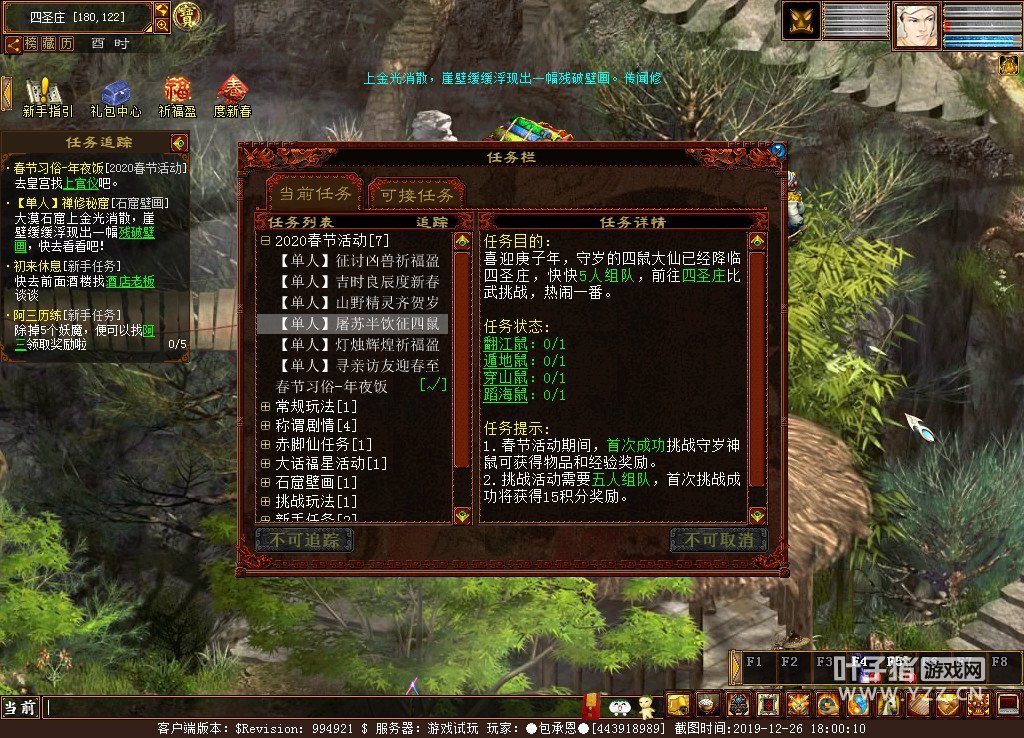Click the 不可取消 button

click(718, 541)
